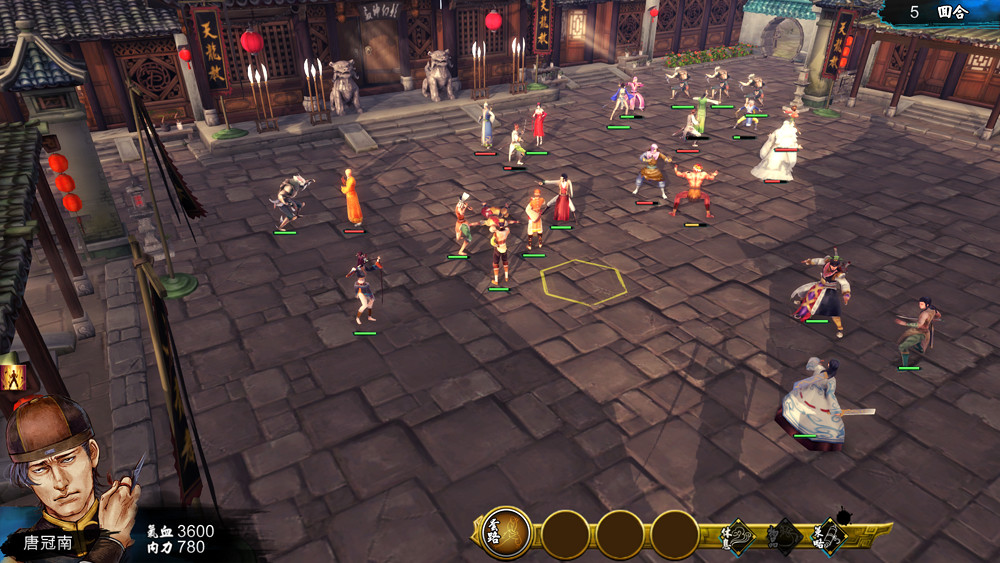Click the greyed-out diamond between 休息 and 策略

pyautogui.click(x=784, y=537)
